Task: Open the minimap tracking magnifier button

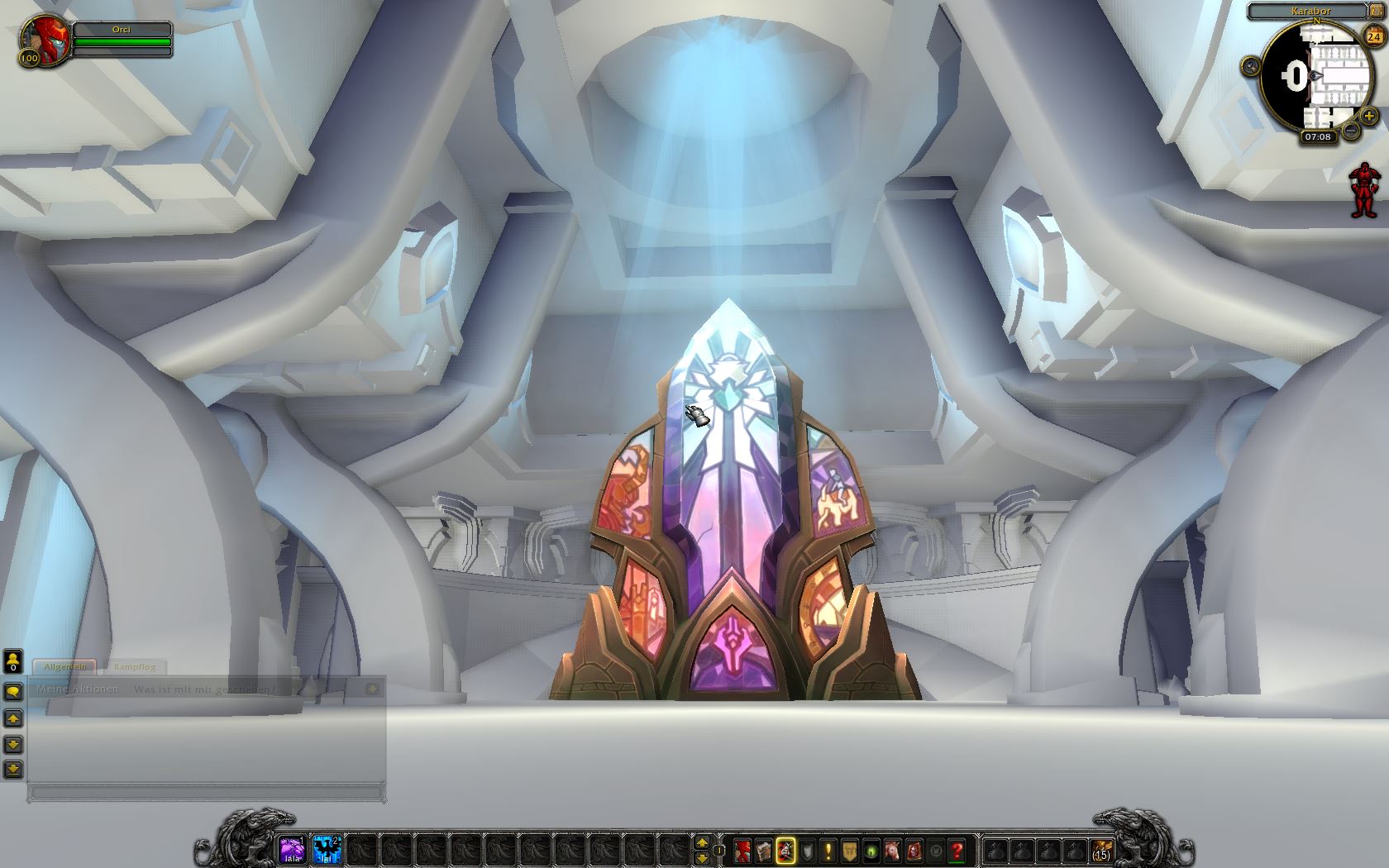Action: [1251, 67]
